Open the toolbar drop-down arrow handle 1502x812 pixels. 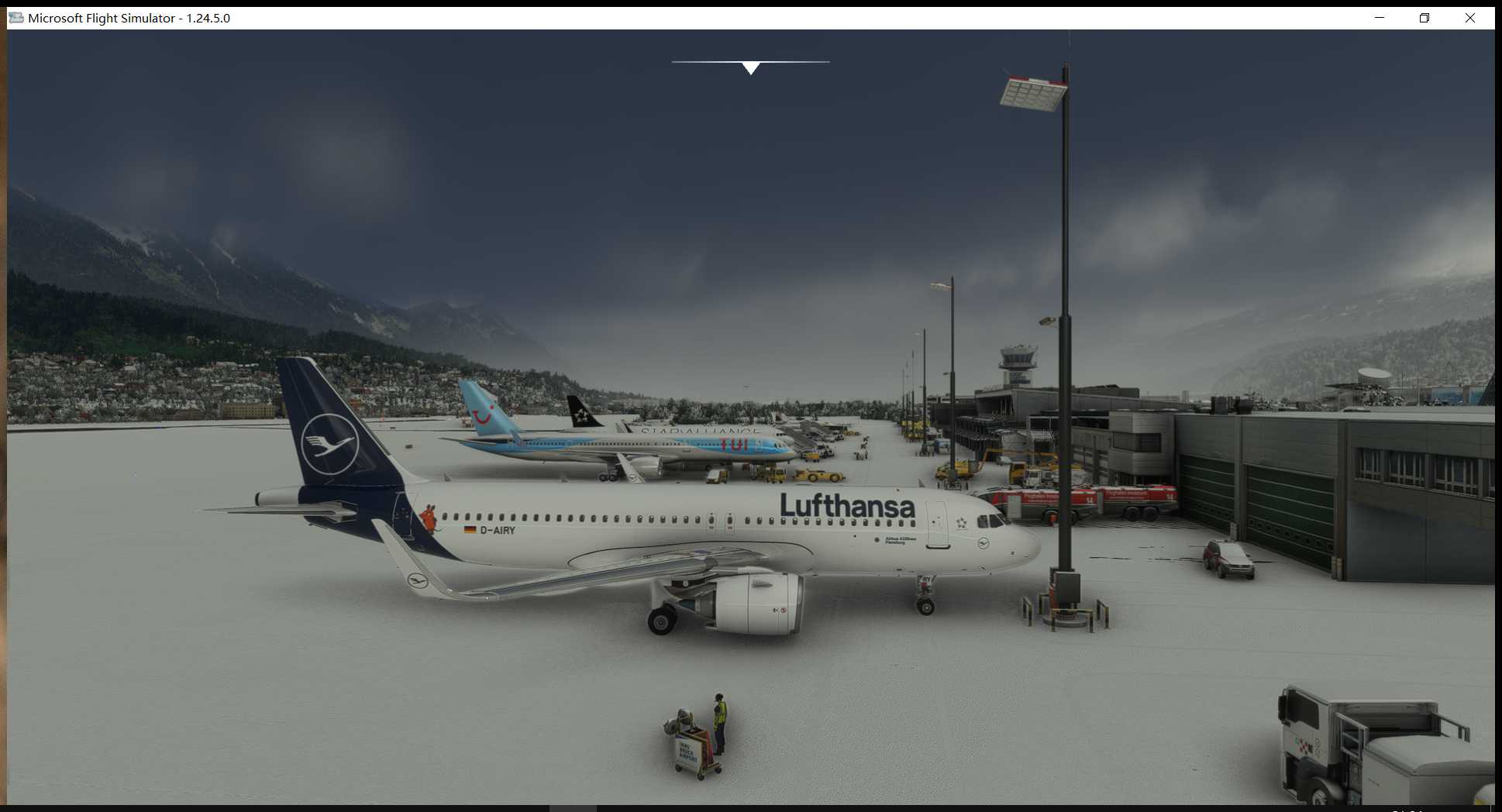tap(750, 68)
